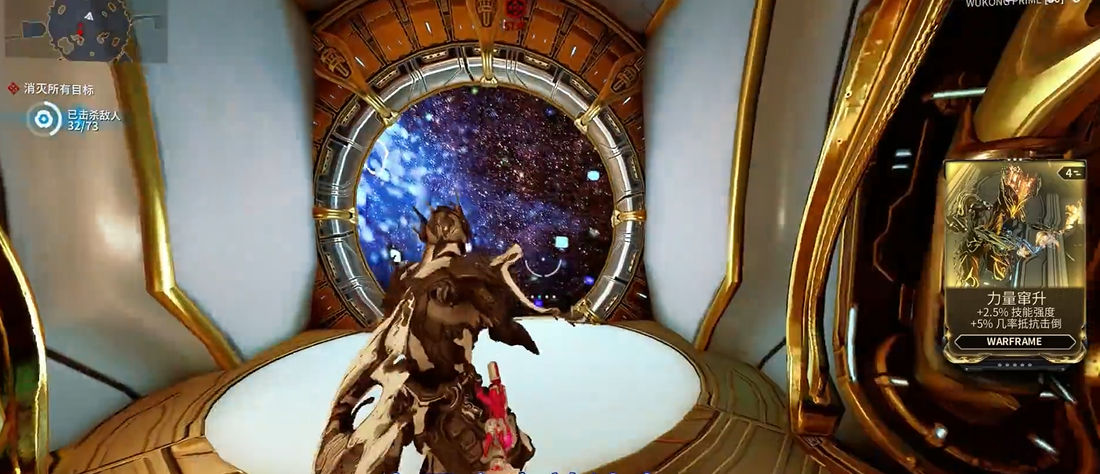Screen dimensions: 1100x474
Task: Select the 力量窜升 Warframe mod card
Action: point(1015,260)
